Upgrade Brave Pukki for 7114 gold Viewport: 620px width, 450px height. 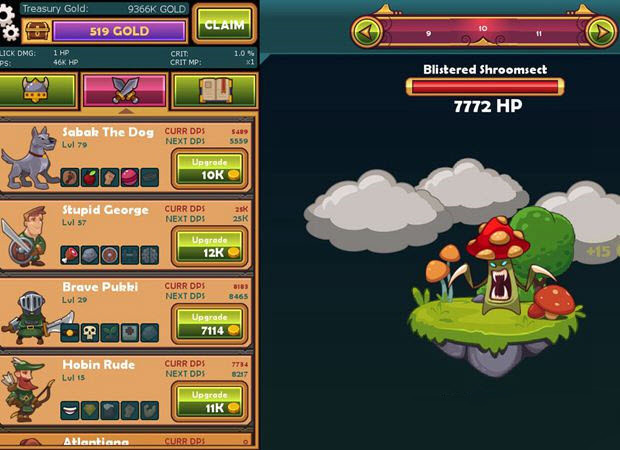click(x=209, y=324)
